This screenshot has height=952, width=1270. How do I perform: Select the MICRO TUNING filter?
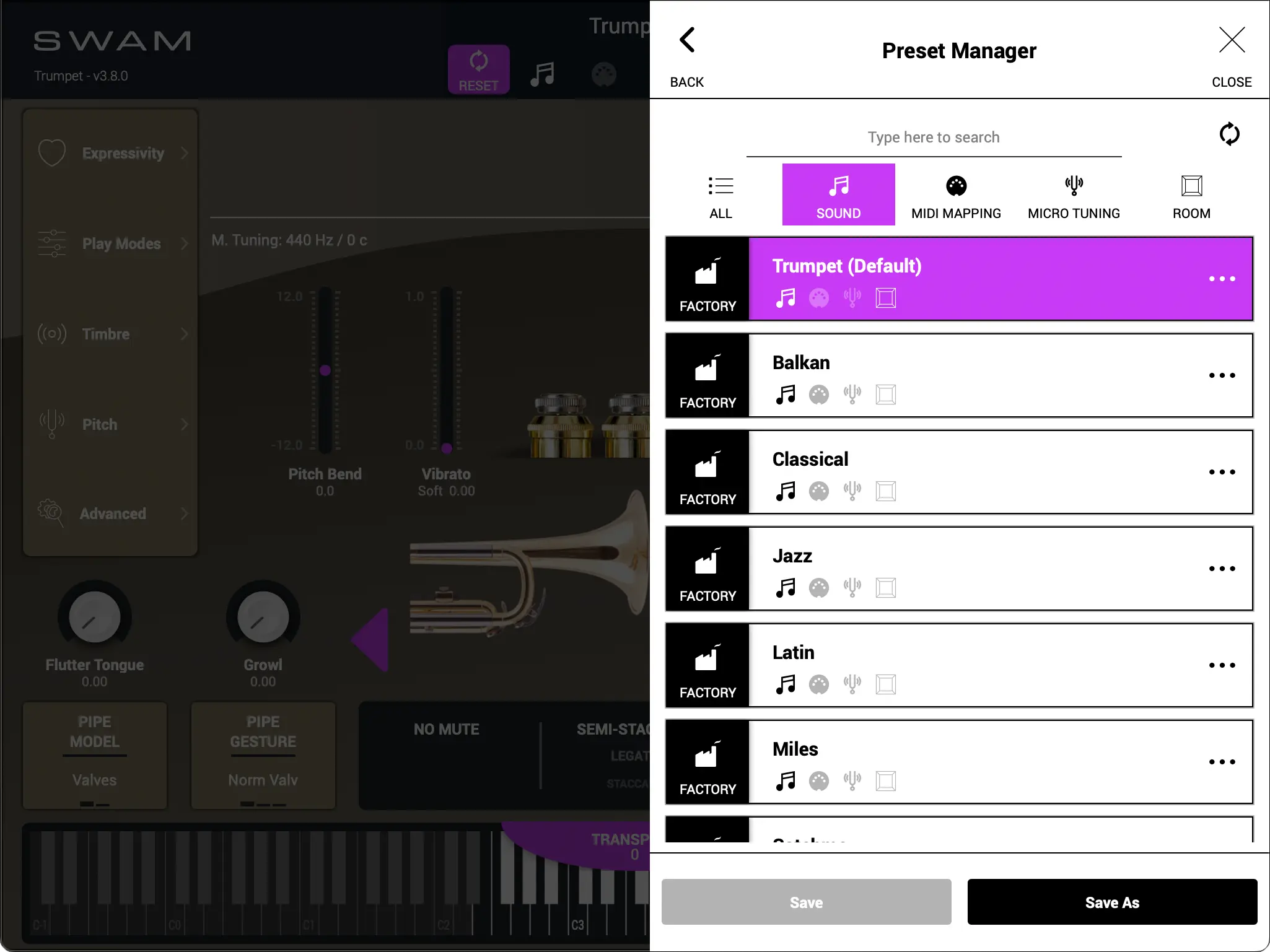click(1074, 194)
